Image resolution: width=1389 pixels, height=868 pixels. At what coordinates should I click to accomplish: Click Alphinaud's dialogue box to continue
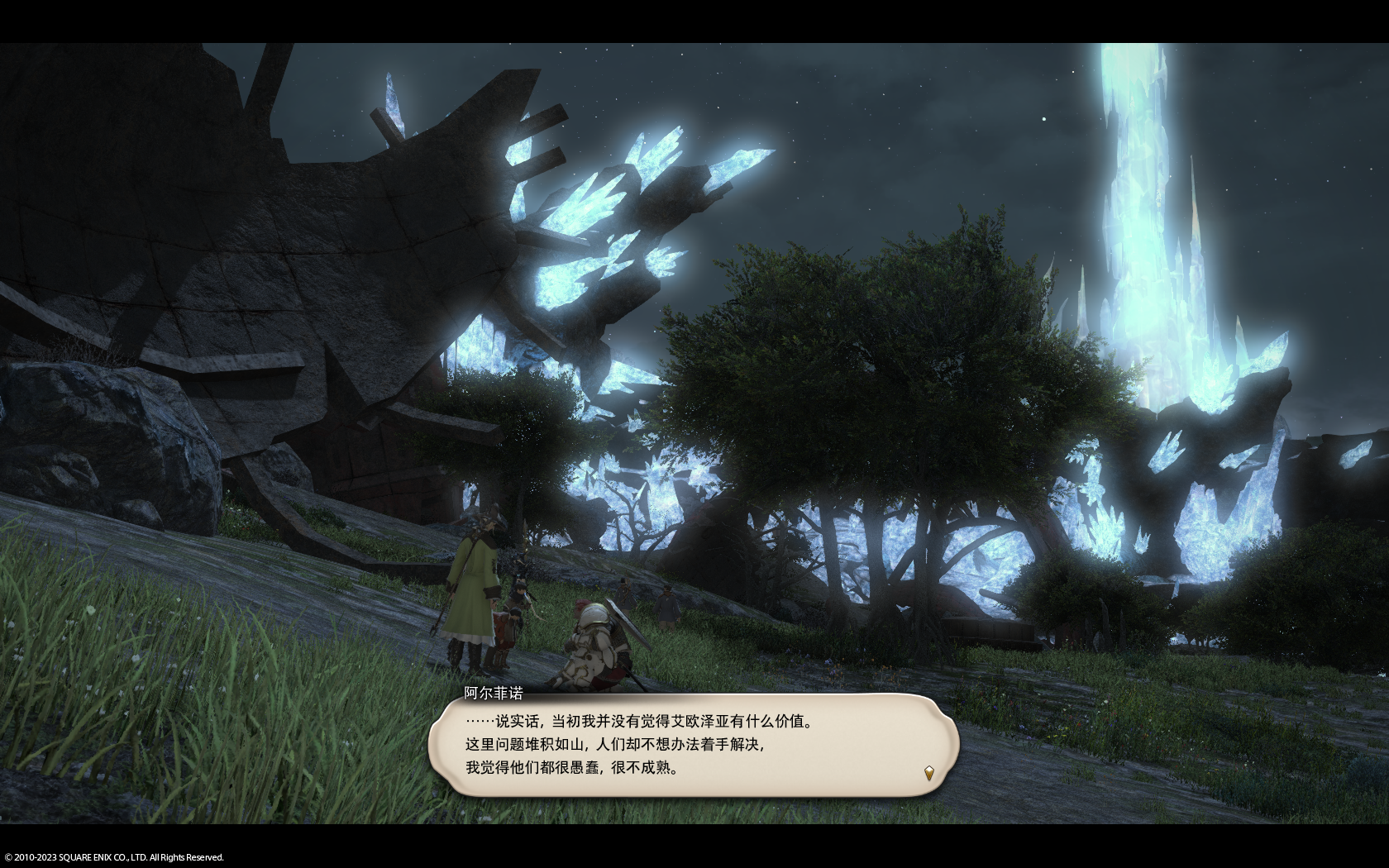coord(693,745)
